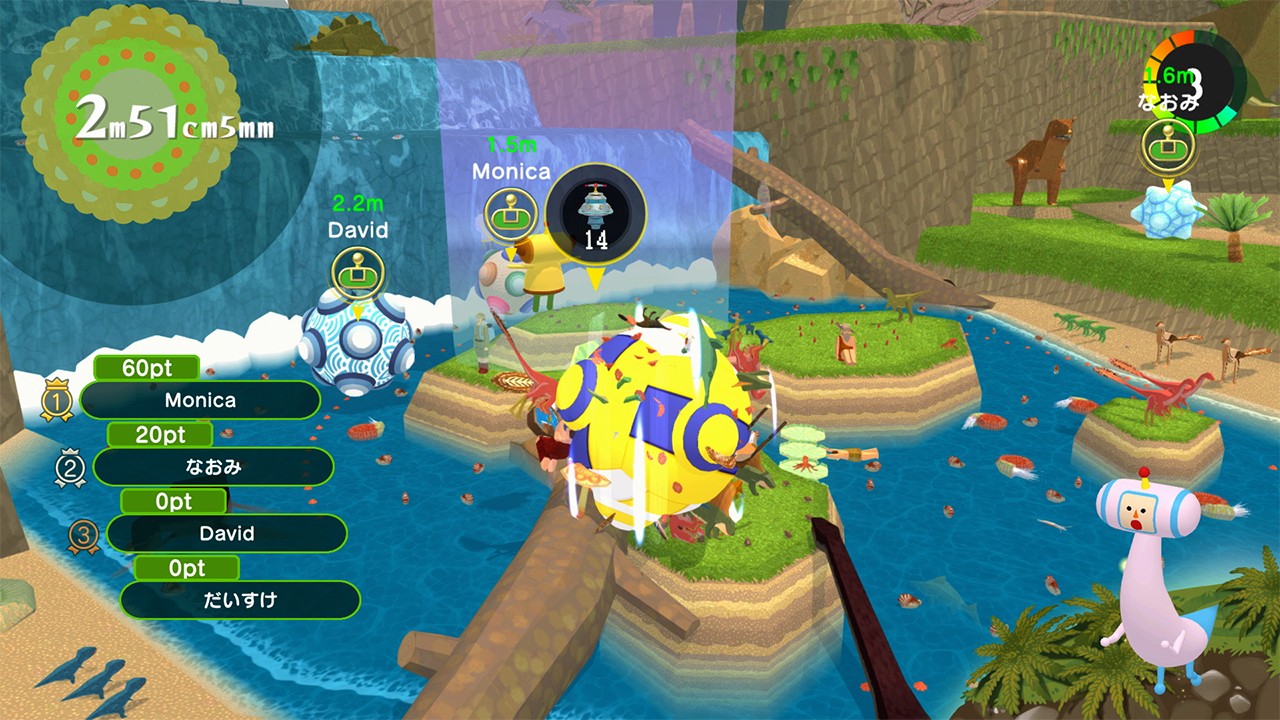Select Monica's row on the scoreboard
This screenshot has height=720, width=1280.
[x=201, y=400]
